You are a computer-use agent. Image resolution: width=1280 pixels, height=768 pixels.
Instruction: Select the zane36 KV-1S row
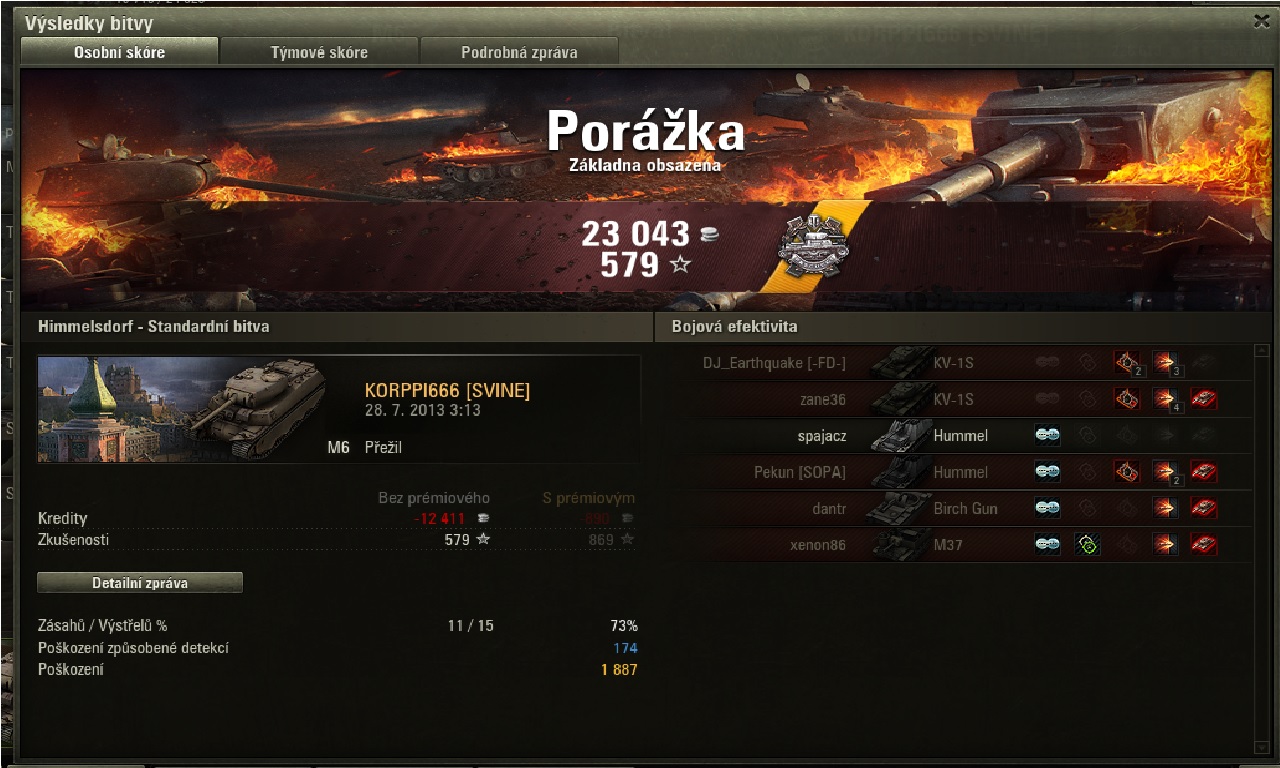[x=960, y=399]
